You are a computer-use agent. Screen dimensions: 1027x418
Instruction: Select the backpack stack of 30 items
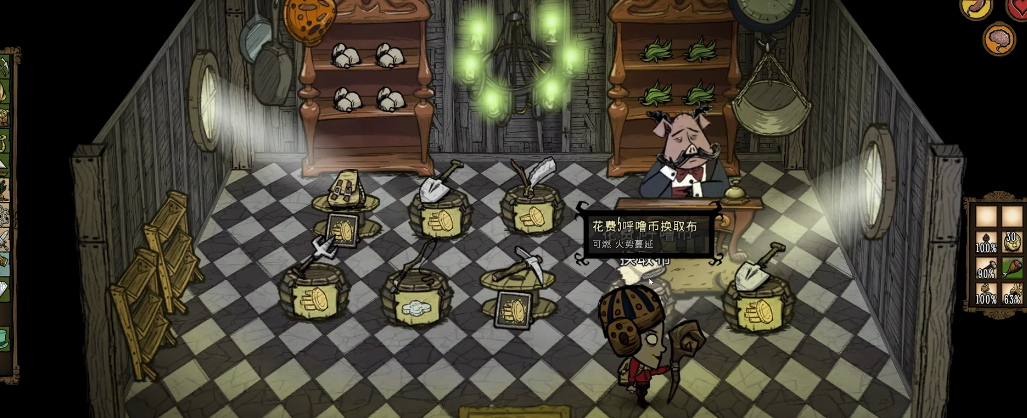click(1011, 241)
